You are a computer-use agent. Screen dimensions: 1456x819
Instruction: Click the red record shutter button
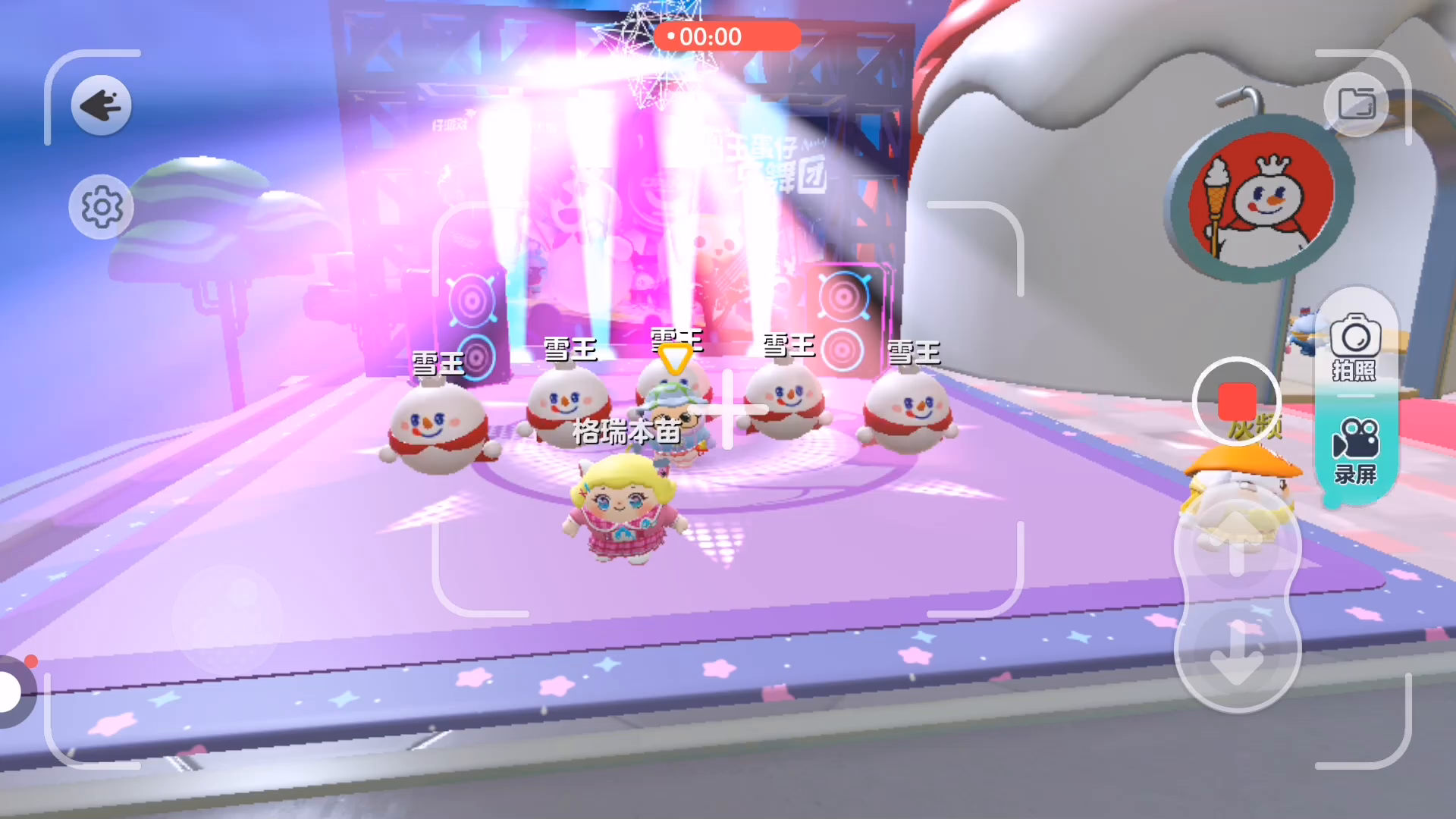click(x=1237, y=401)
